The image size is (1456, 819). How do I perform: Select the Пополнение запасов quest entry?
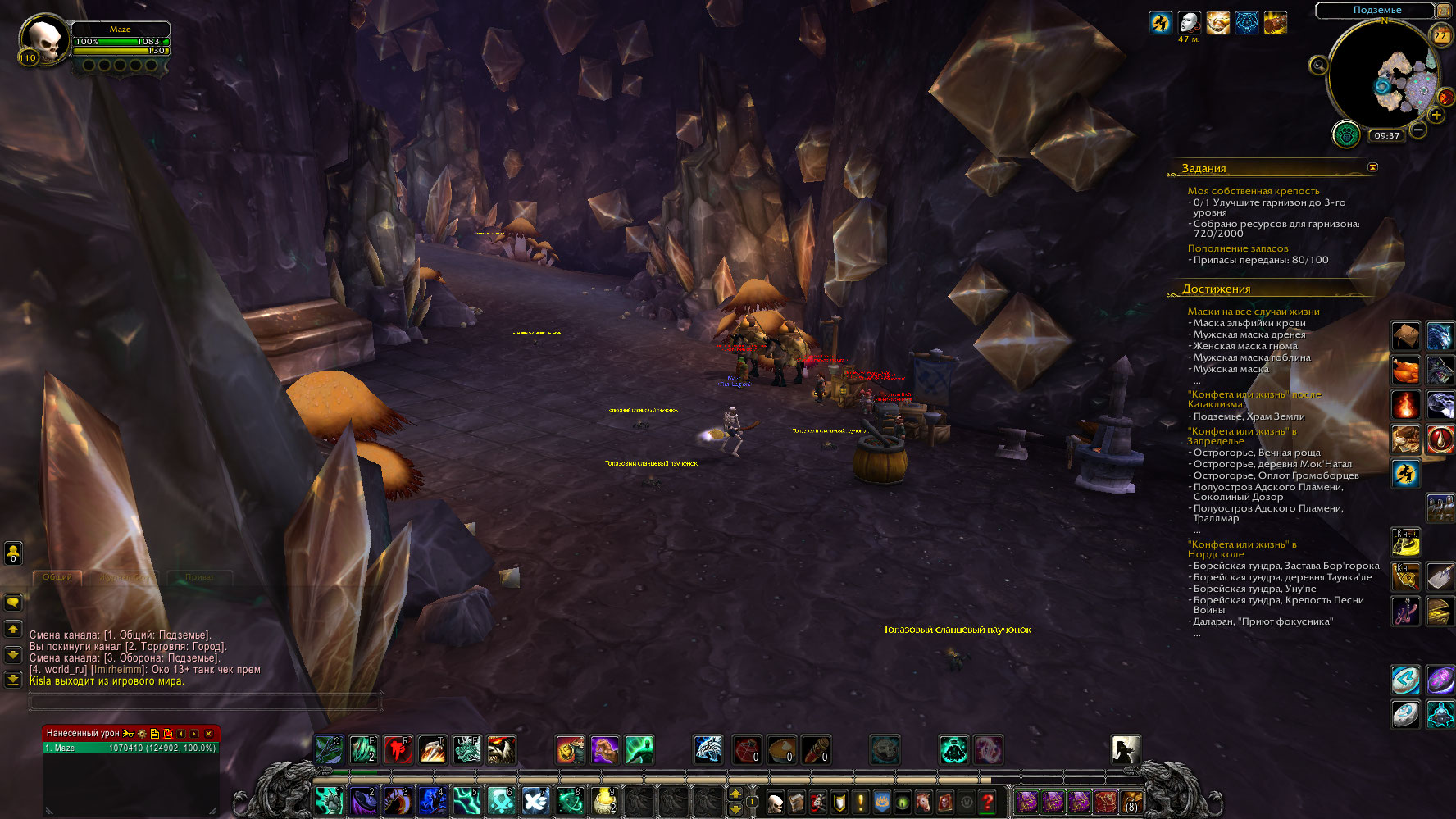click(x=1237, y=248)
